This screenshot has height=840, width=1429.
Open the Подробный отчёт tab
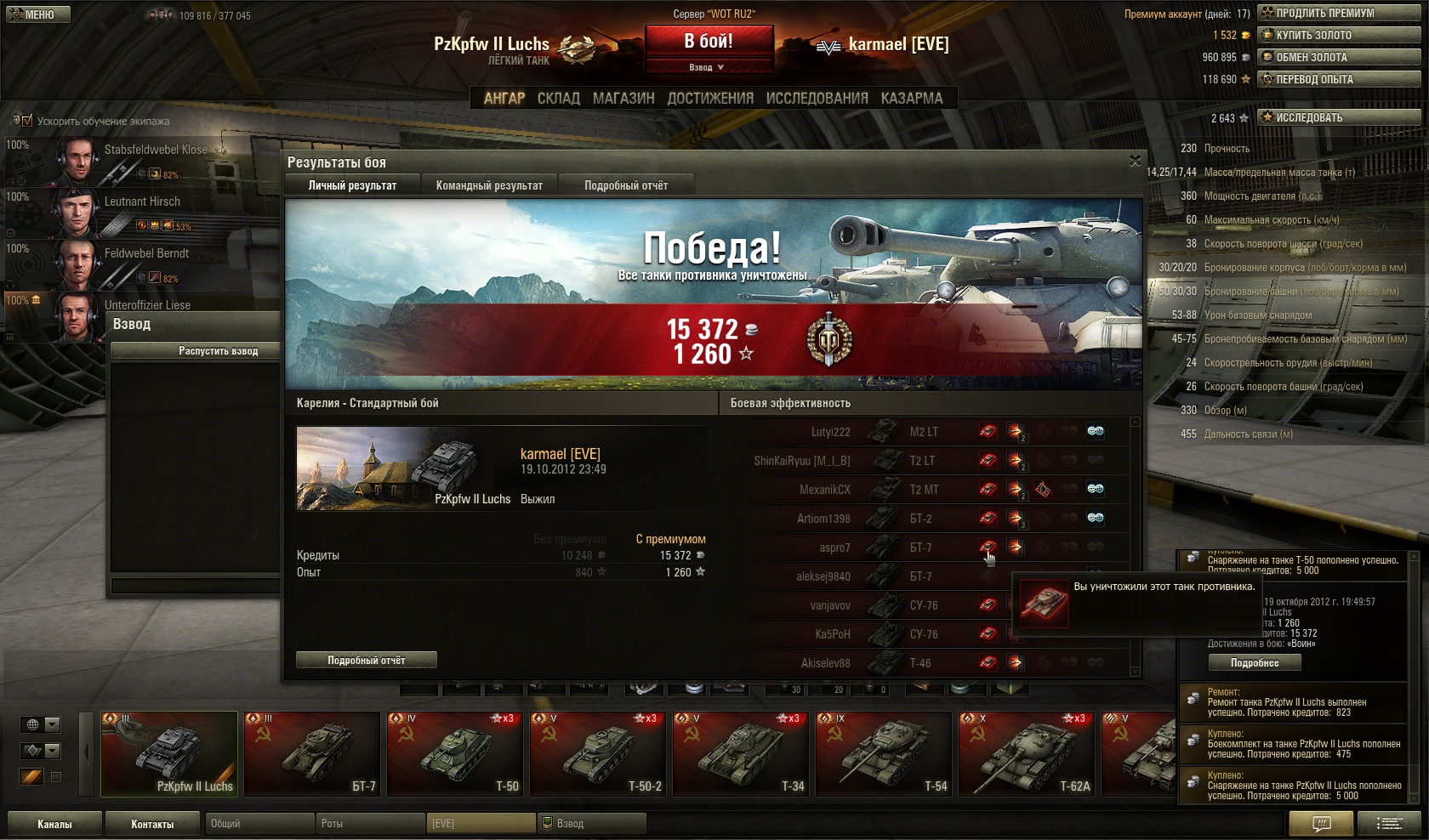point(626,185)
